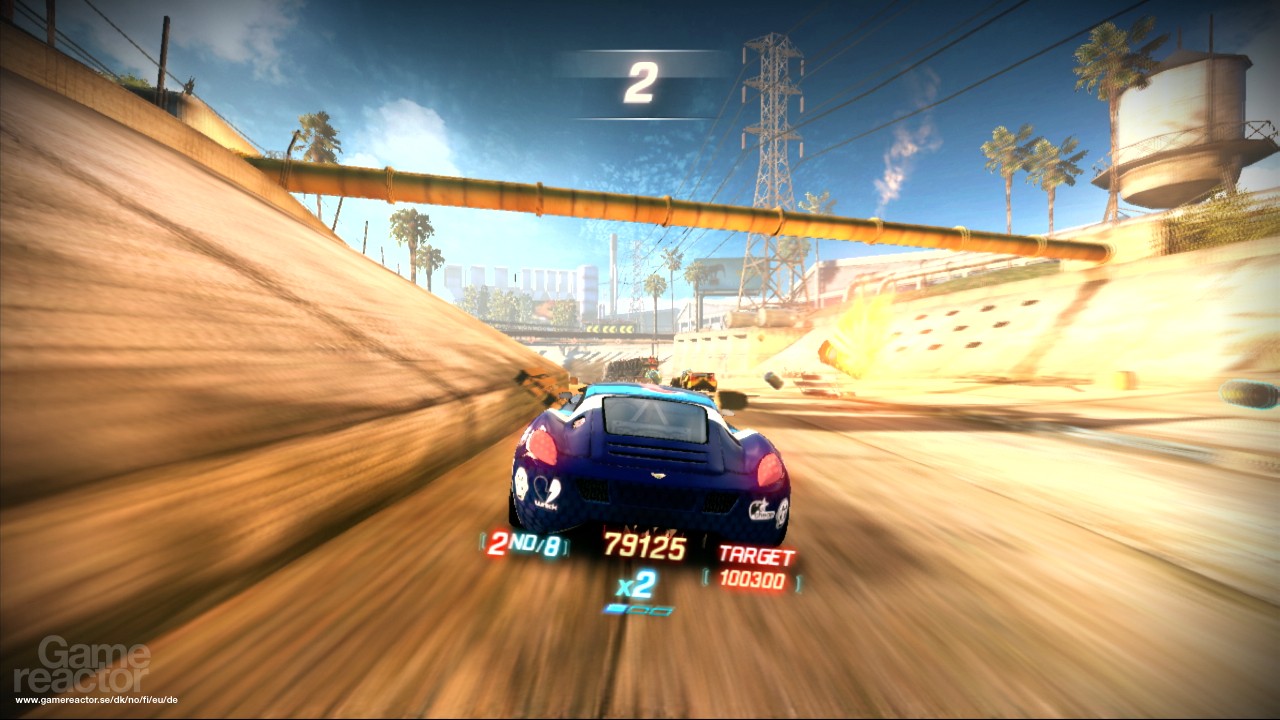Click the bracket before TARGET 100300
Viewport: 1280px width, 720px height.
(x=706, y=577)
